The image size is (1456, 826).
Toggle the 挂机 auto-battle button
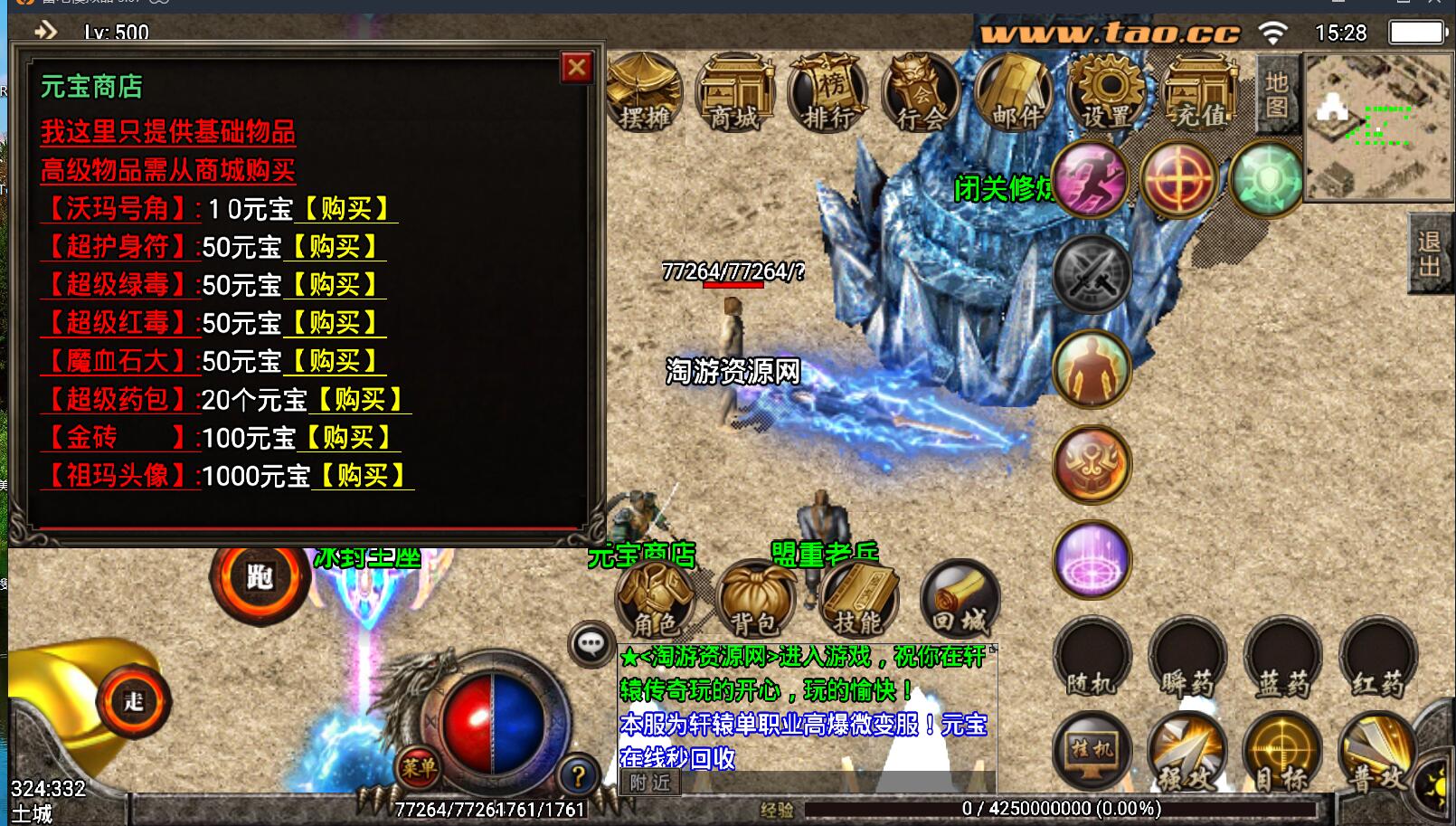click(1092, 752)
